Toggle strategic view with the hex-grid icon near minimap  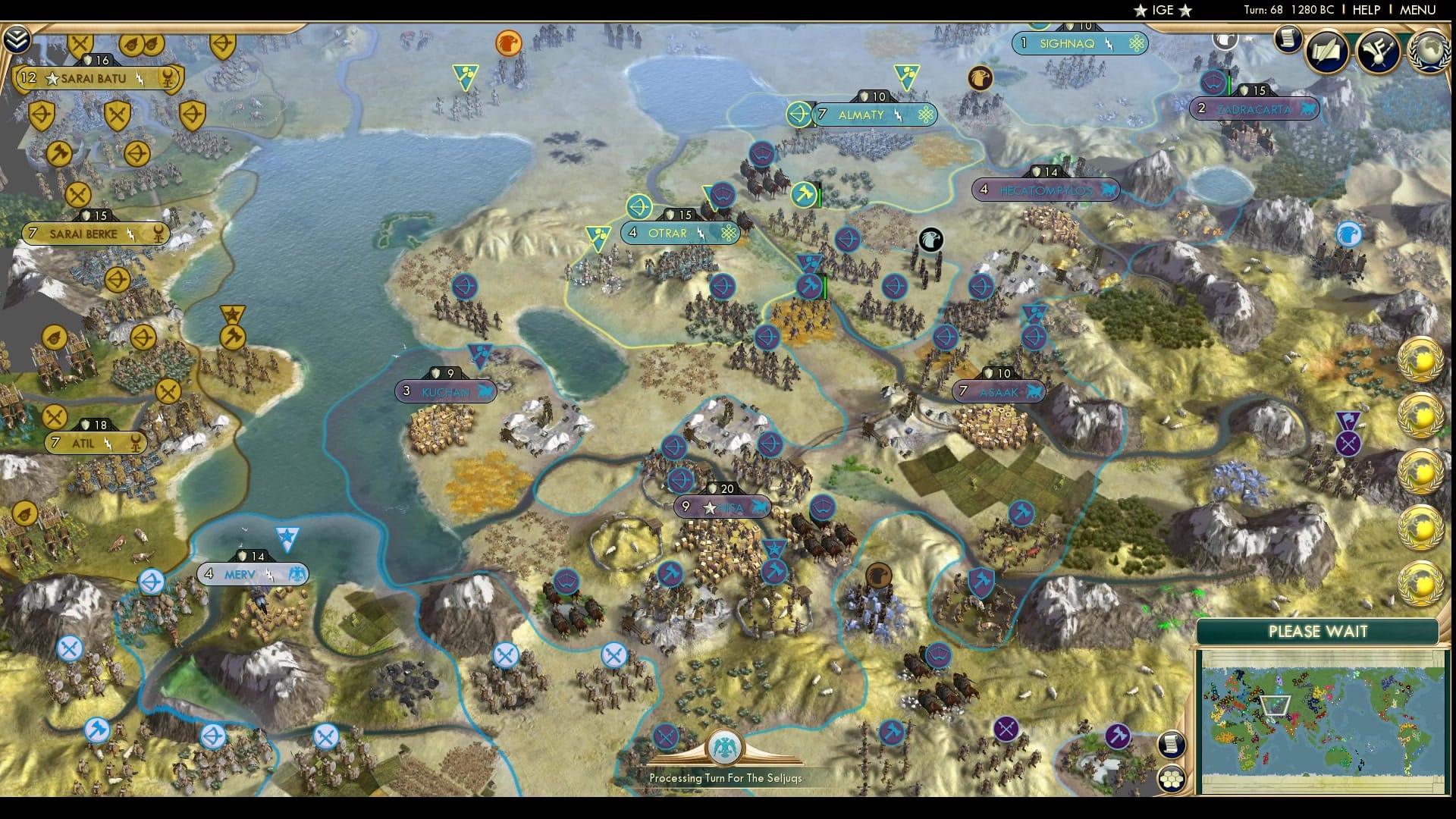1172,777
